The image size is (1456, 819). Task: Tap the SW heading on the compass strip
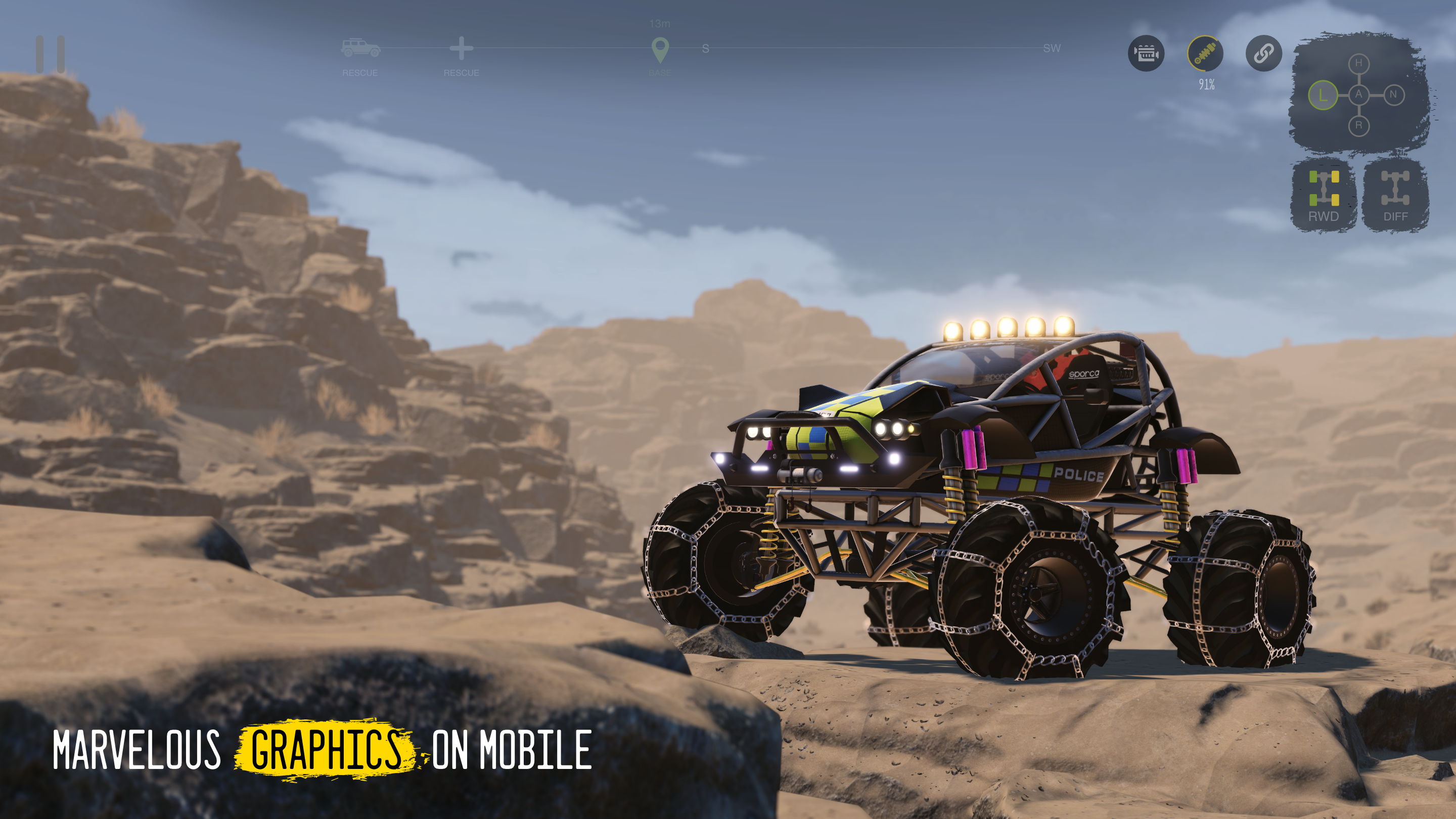pos(1053,49)
